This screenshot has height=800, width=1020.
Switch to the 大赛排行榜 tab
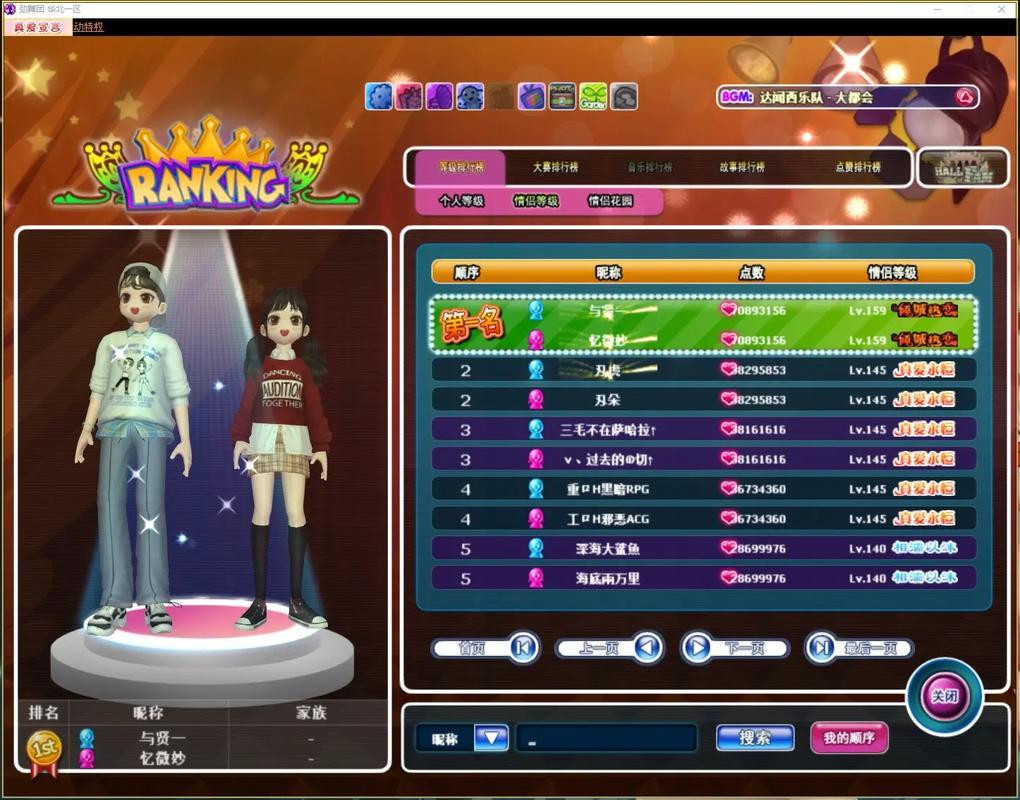(555, 167)
